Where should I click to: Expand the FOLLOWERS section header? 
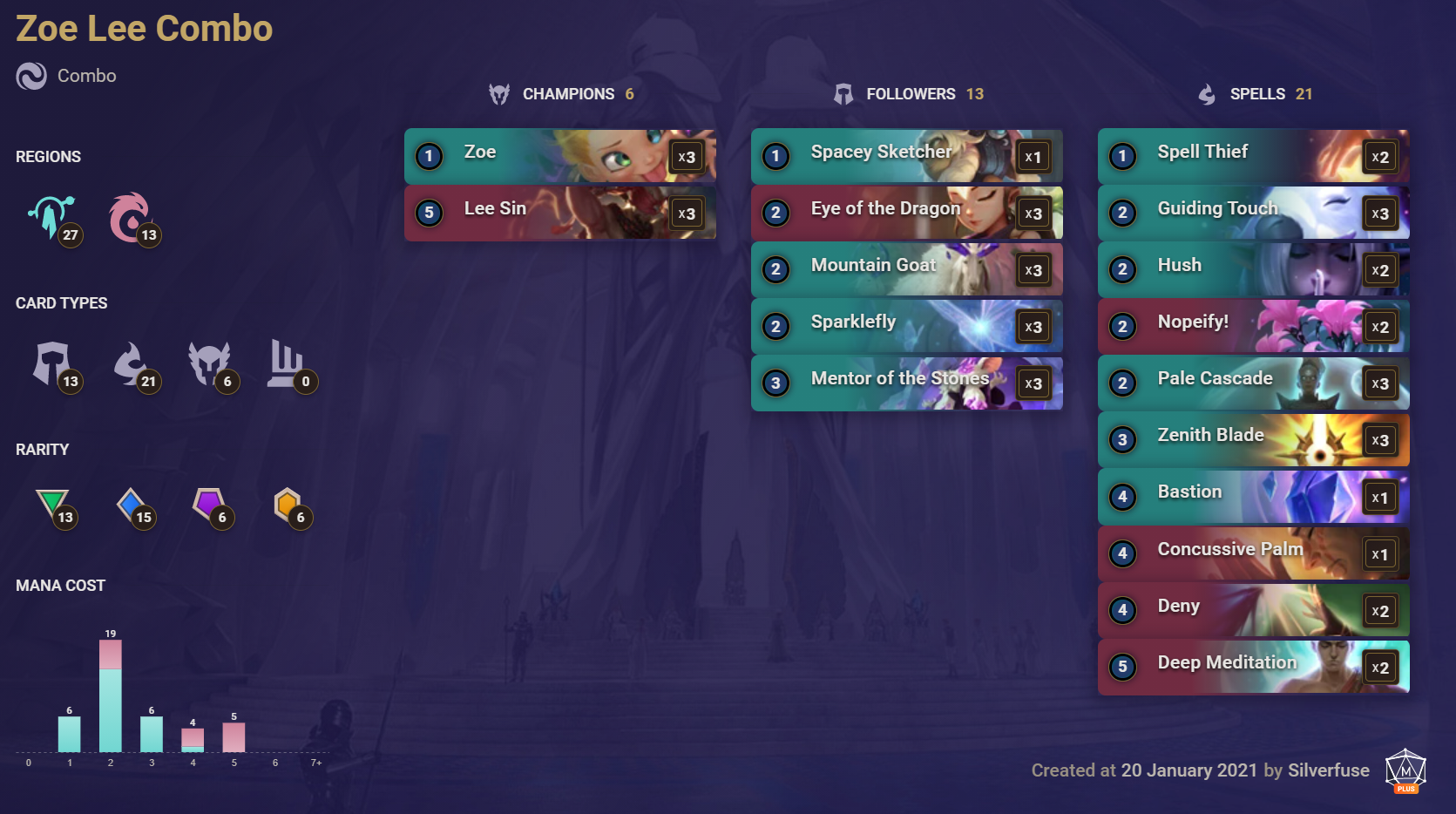coord(907,93)
